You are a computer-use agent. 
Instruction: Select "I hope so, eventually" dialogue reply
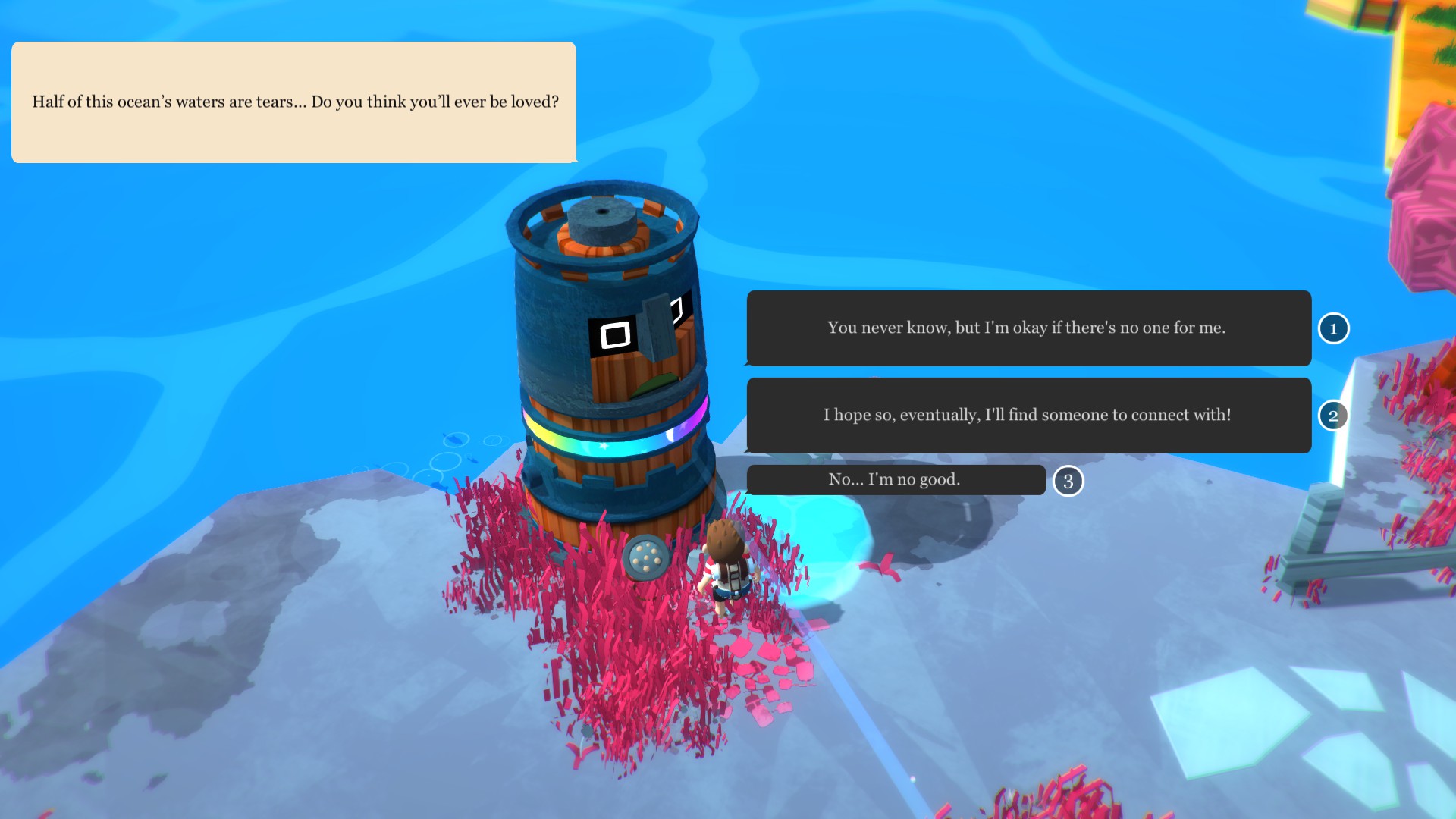[1028, 415]
